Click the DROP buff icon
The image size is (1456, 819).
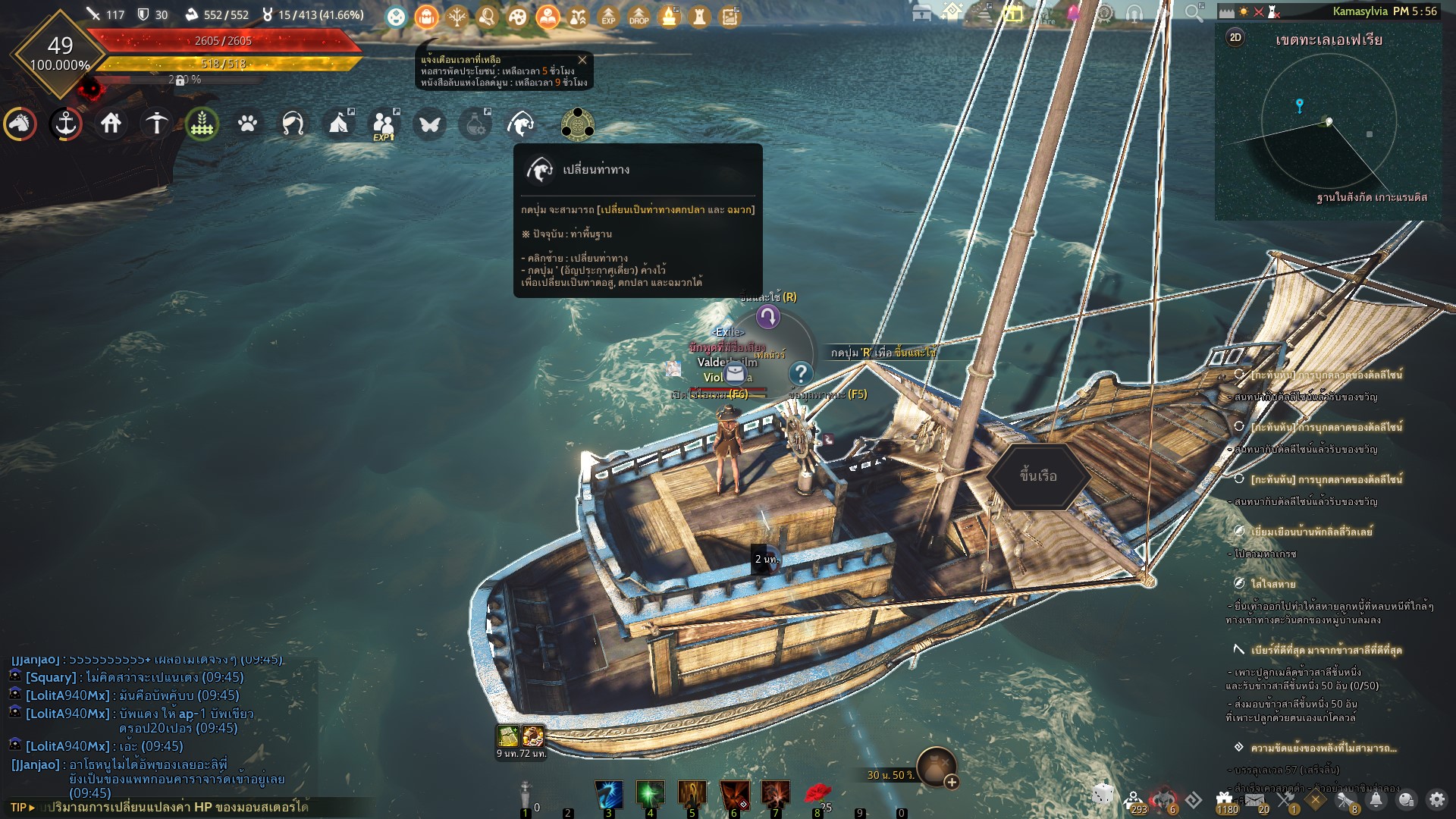[639, 16]
